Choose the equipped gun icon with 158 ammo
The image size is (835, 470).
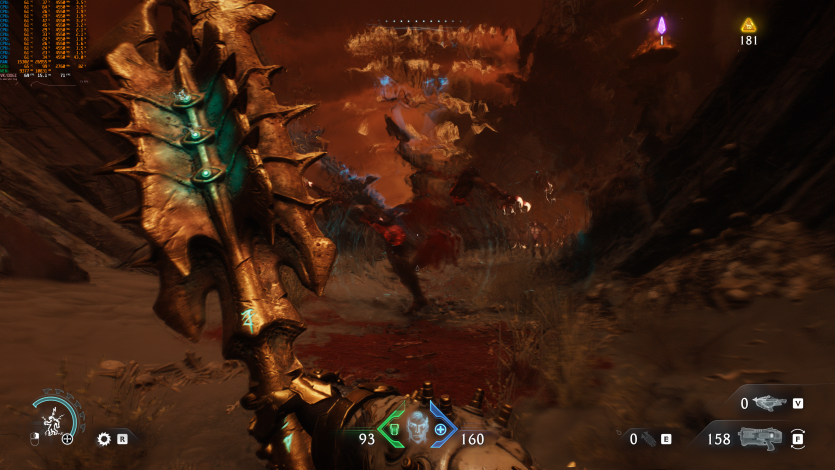(x=759, y=437)
